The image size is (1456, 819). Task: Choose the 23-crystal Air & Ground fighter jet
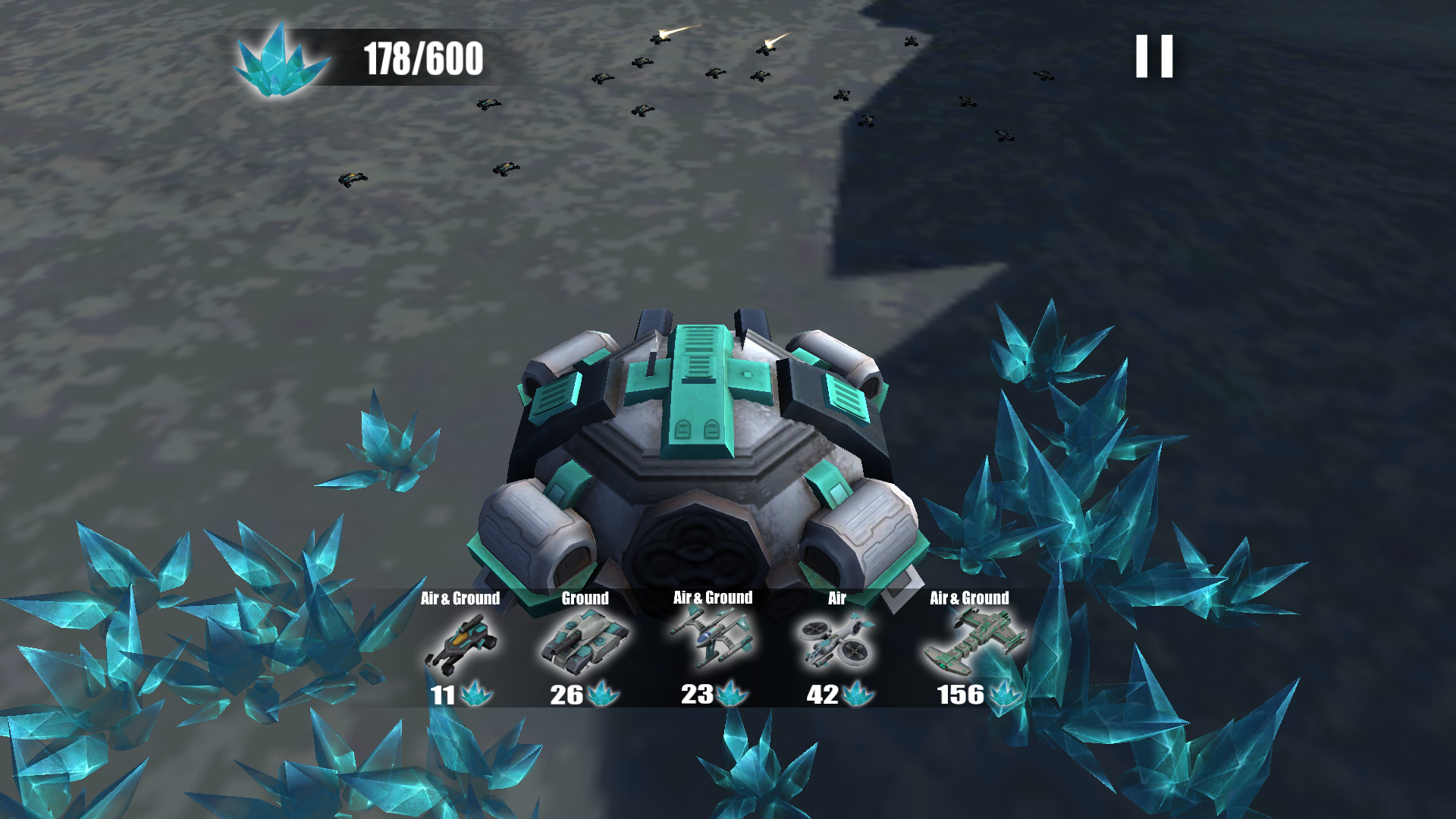712,645
